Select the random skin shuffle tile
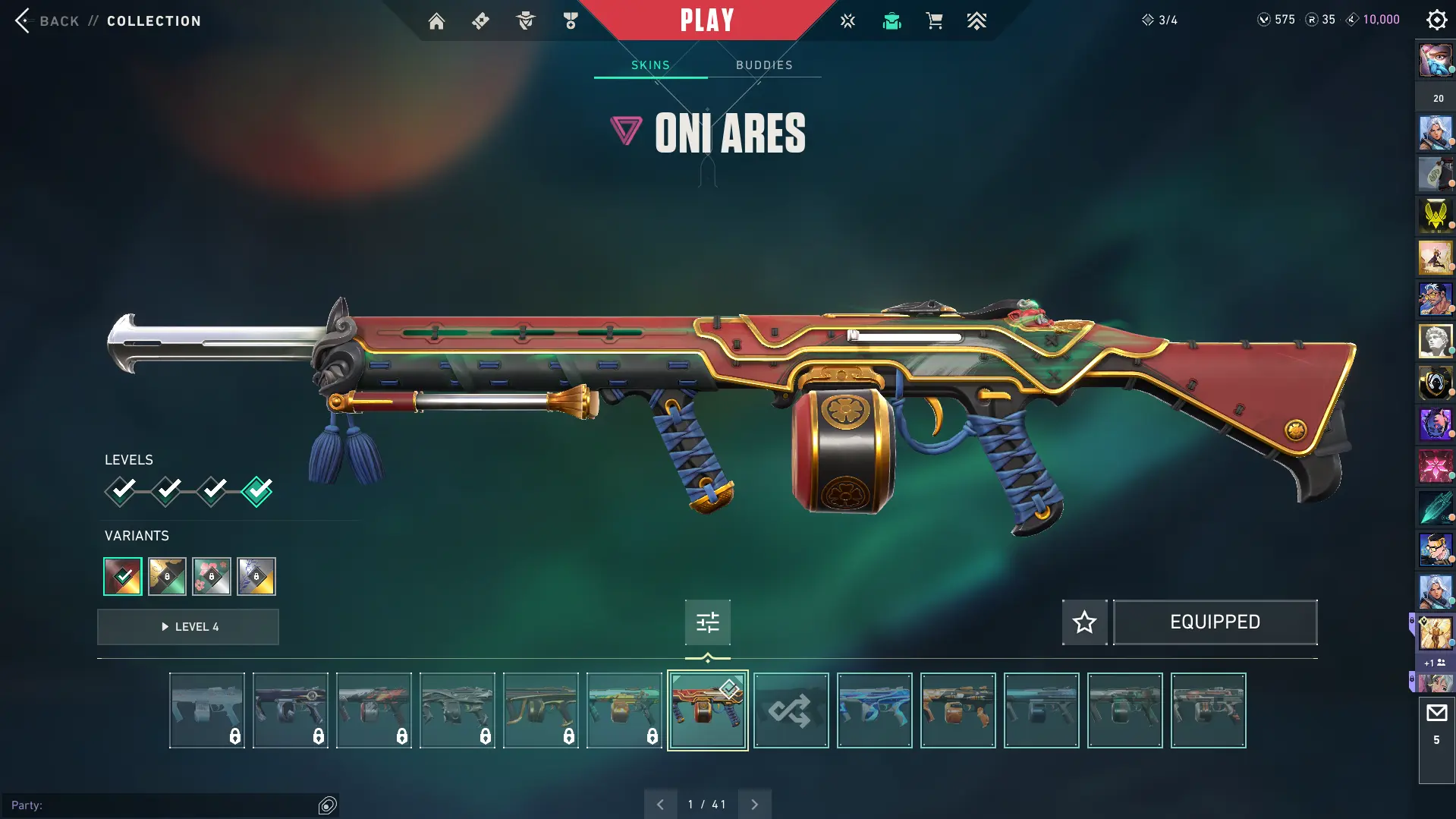 point(791,710)
